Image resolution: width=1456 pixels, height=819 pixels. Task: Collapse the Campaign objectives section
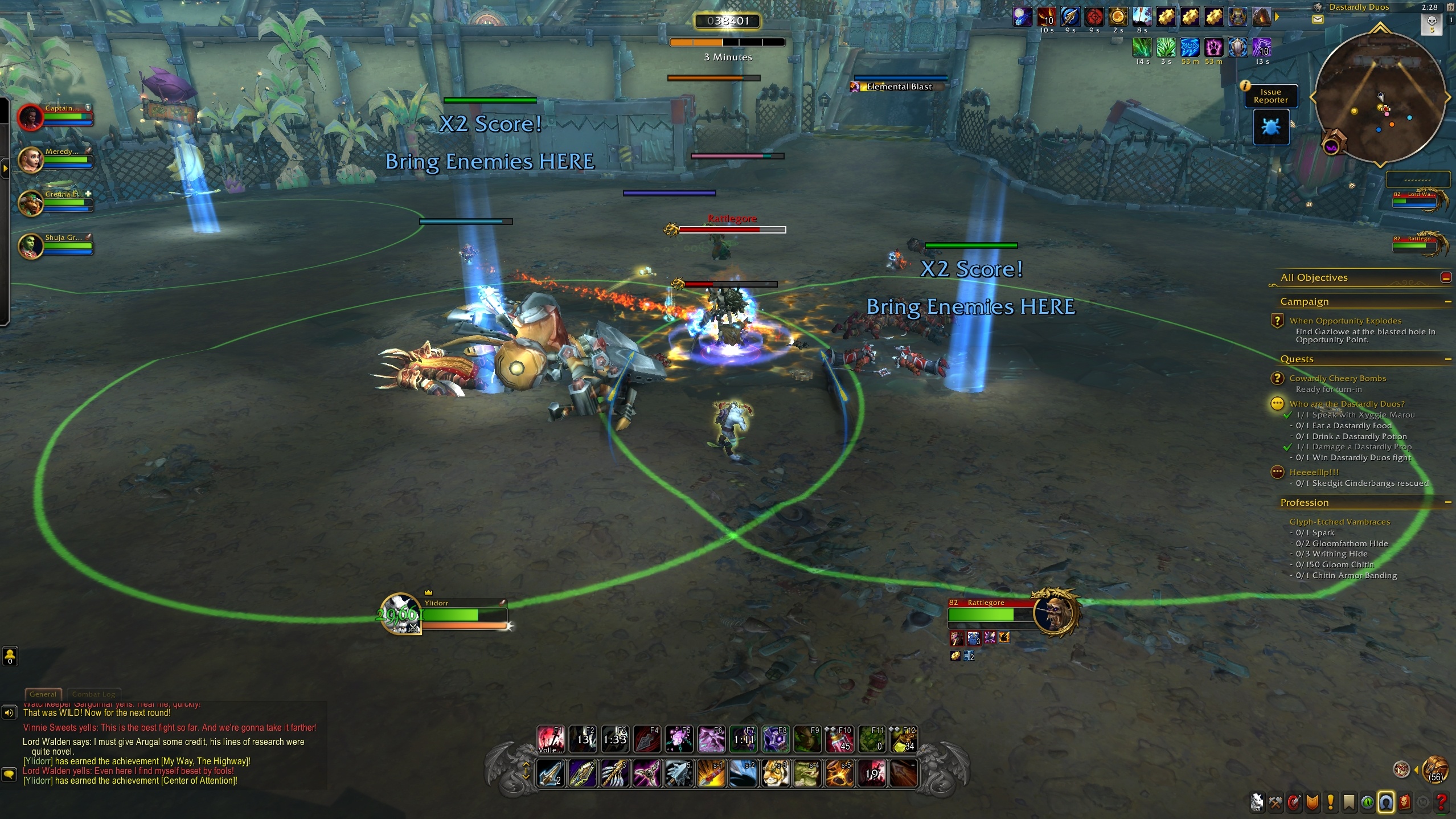click(x=1447, y=302)
